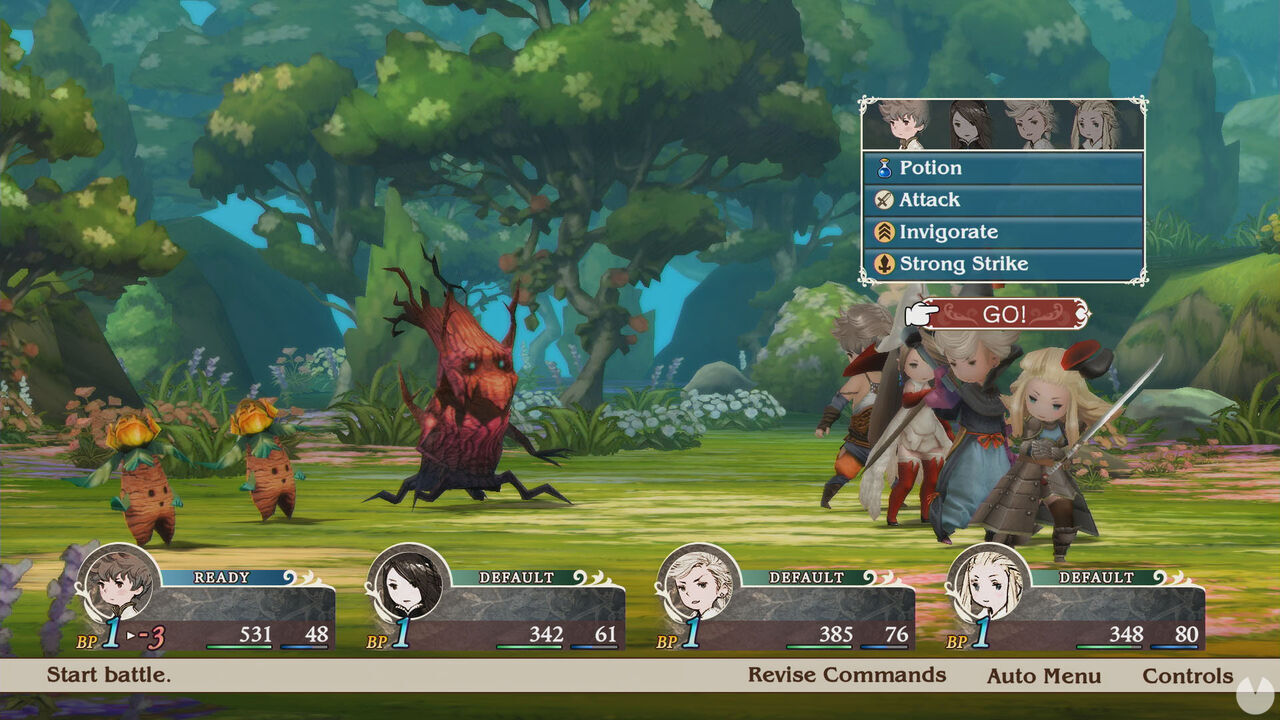Viewport: 1280px width, 720px height.
Task: Select the Potion item command icon
Action: (x=884, y=167)
